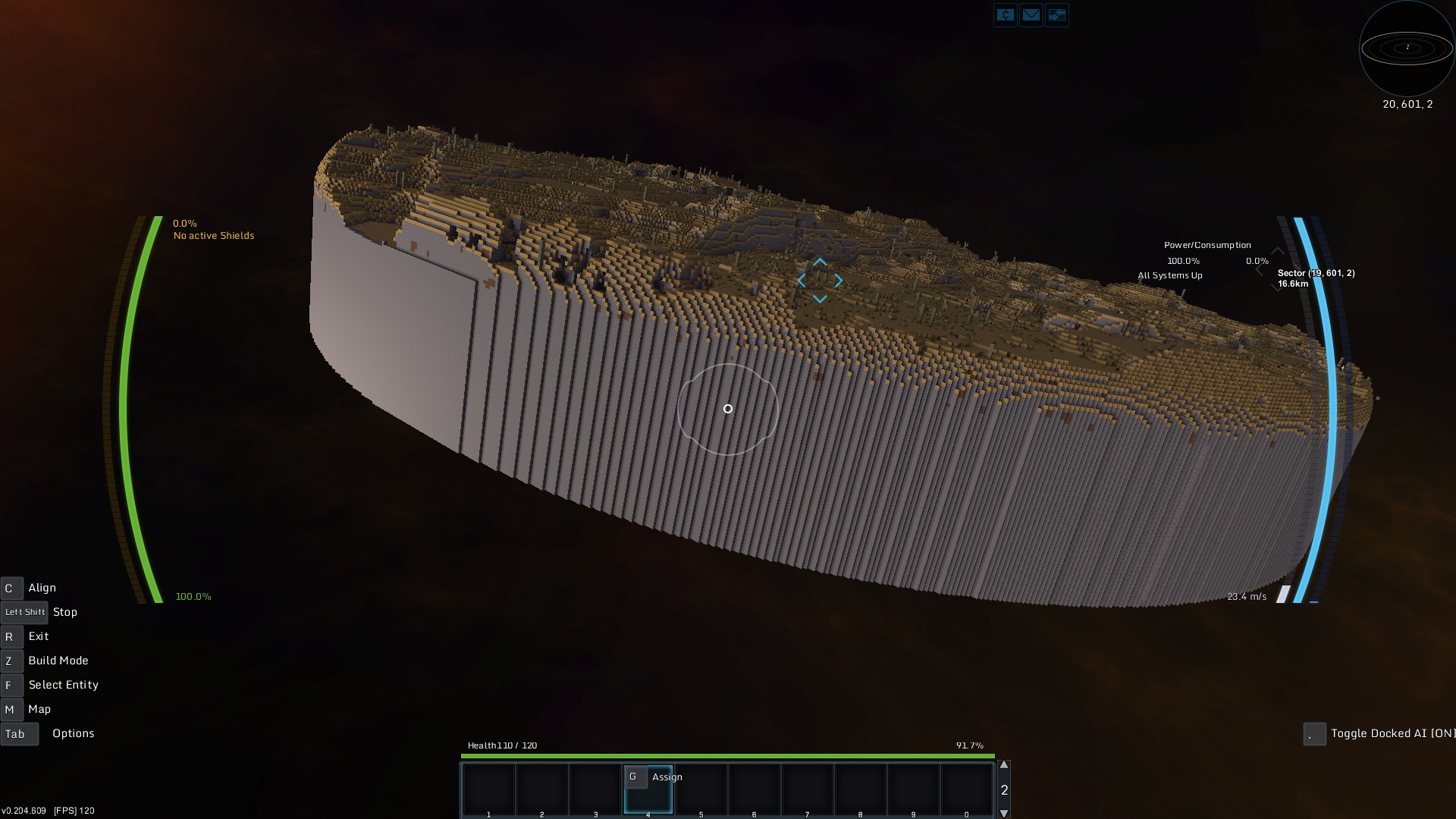Select hotbar slot number 1
The image size is (1456, 819).
(x=489, y=790)
